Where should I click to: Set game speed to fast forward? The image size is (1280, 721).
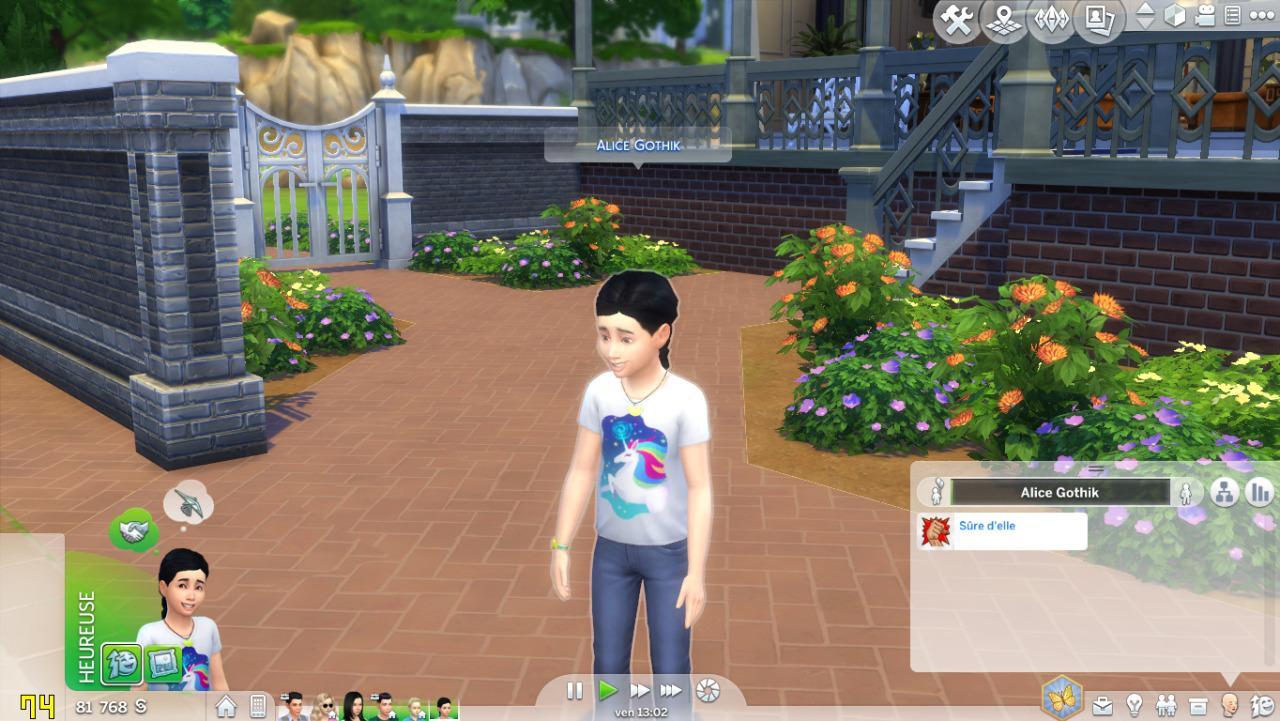pos(639,690)
